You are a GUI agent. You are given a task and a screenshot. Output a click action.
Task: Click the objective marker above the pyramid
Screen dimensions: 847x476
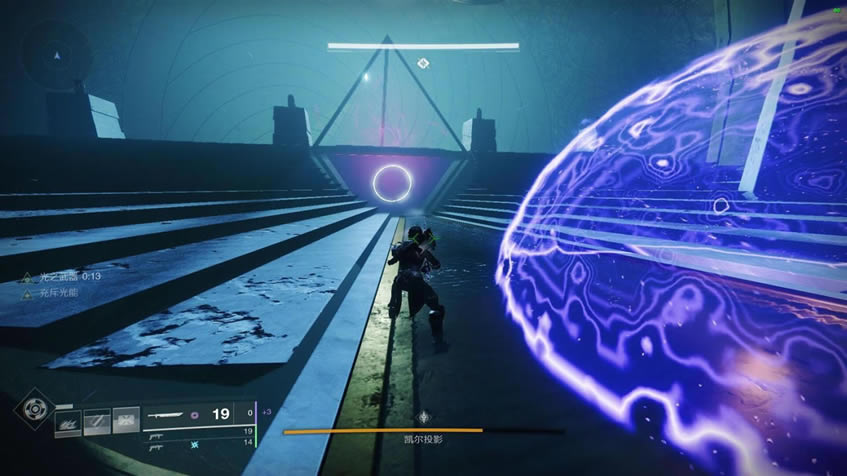click(x=423, y=64)
